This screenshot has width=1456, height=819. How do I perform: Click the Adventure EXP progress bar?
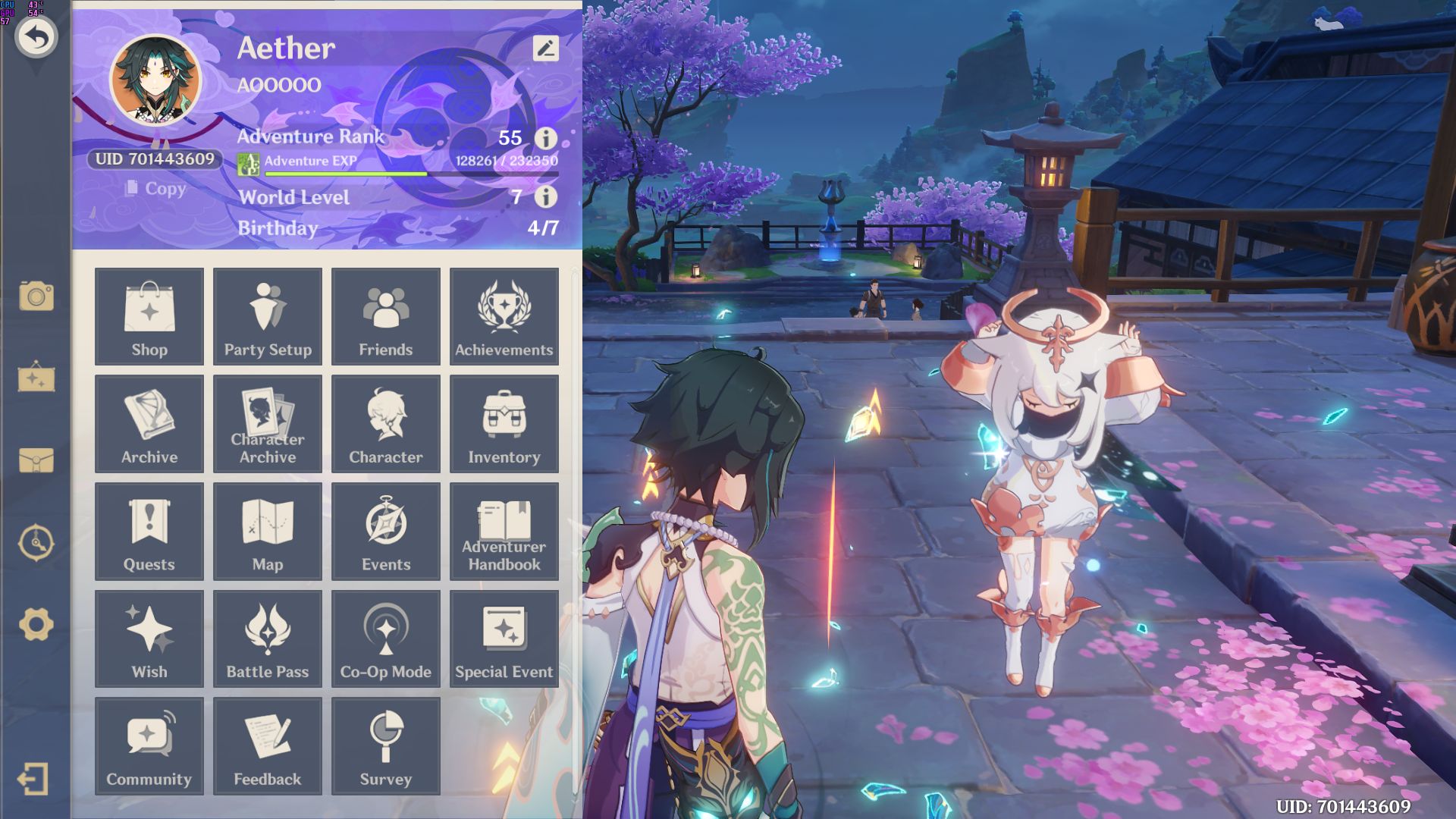coord(409,172)
